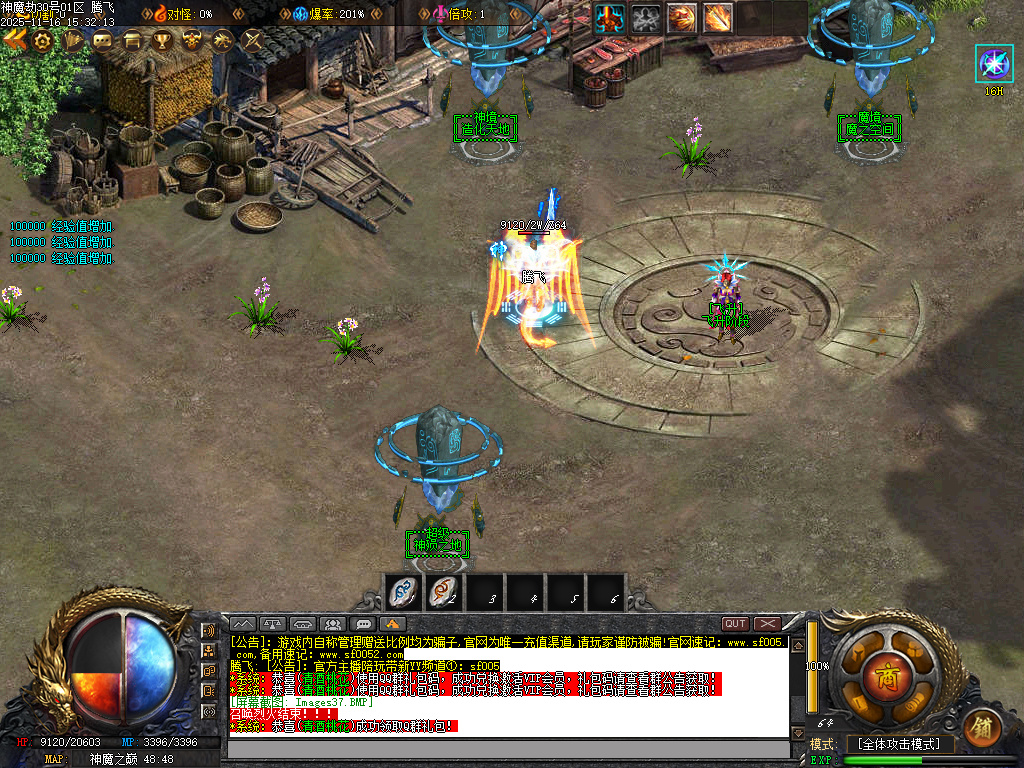This screenshot has width=1024, height=768.
Task: Click the chat text input field
Action: [510, 749]
